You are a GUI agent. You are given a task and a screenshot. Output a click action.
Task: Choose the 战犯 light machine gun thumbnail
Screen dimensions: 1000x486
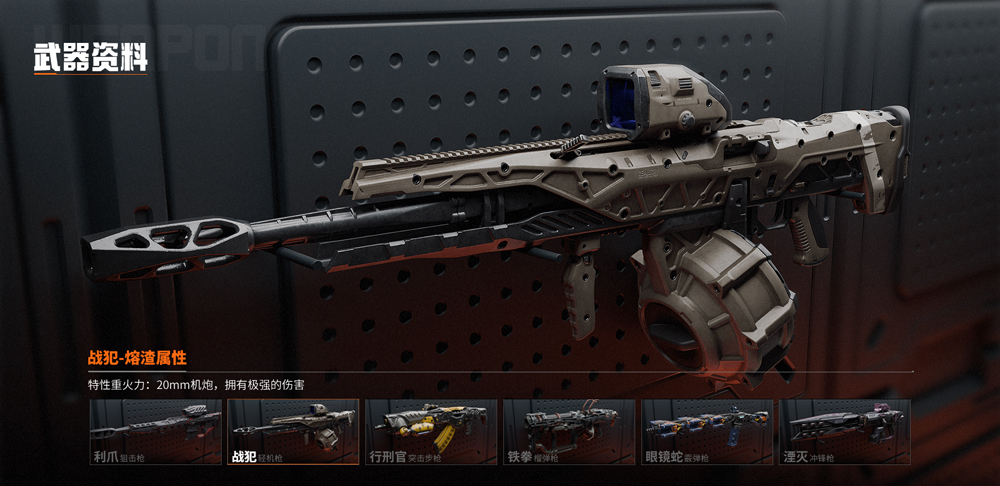coord(293,432)
